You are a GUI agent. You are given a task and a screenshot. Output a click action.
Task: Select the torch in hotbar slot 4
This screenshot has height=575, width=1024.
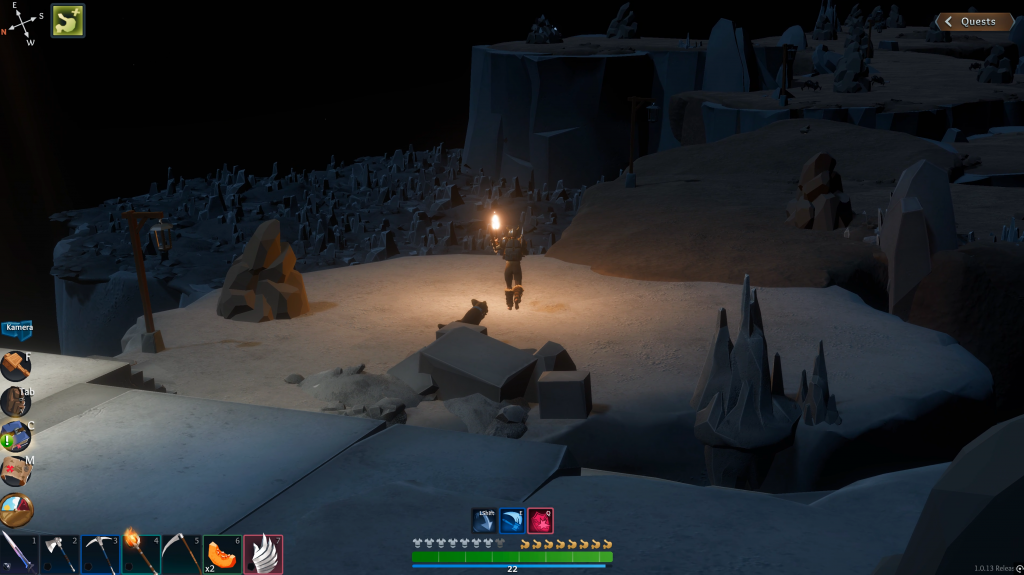pos(140,553)
